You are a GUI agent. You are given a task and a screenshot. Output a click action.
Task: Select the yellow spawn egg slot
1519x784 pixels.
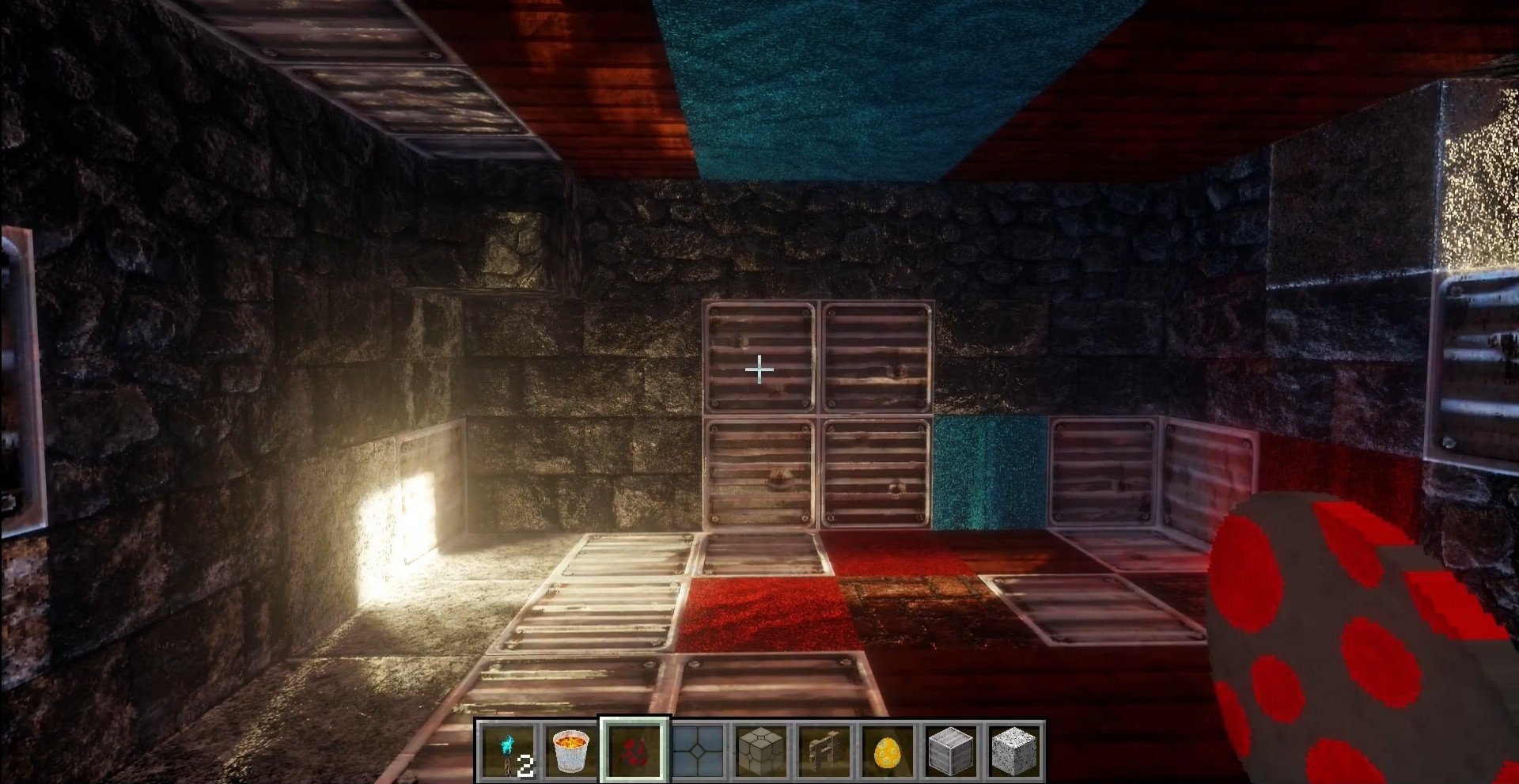[888, 751]
